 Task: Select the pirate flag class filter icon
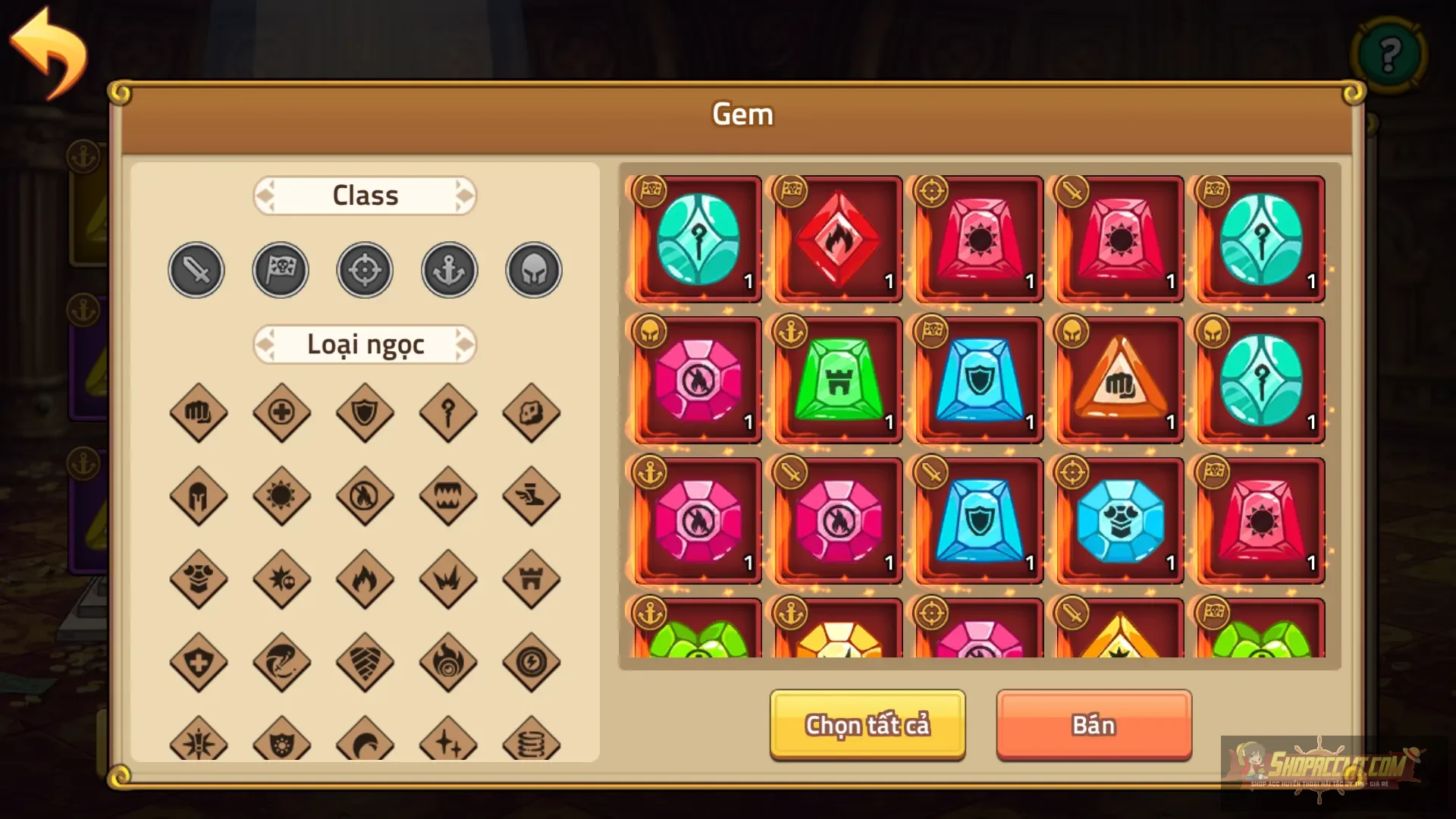280,269
